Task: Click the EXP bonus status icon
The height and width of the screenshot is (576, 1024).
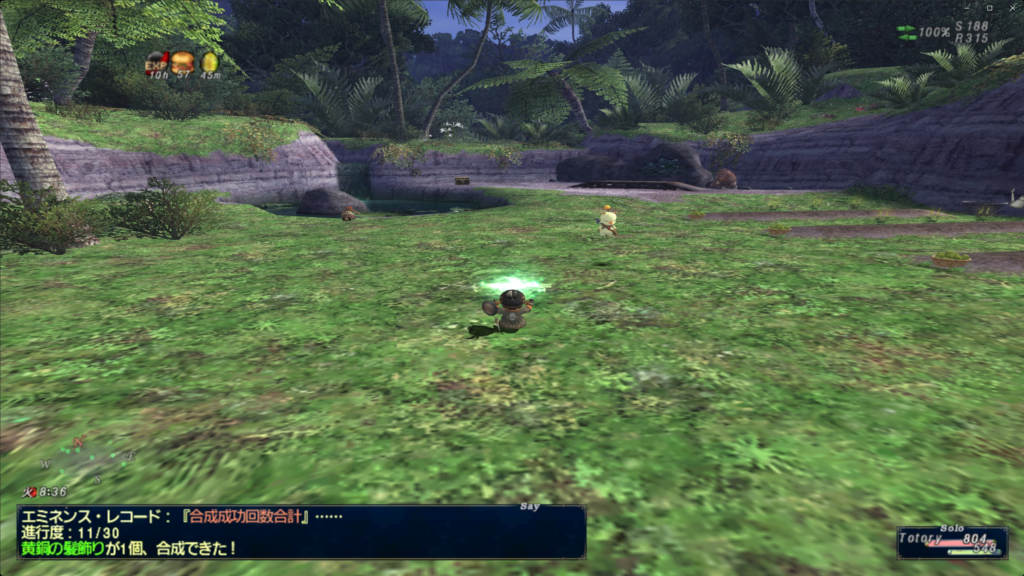Action: click(x=156, y=60)
